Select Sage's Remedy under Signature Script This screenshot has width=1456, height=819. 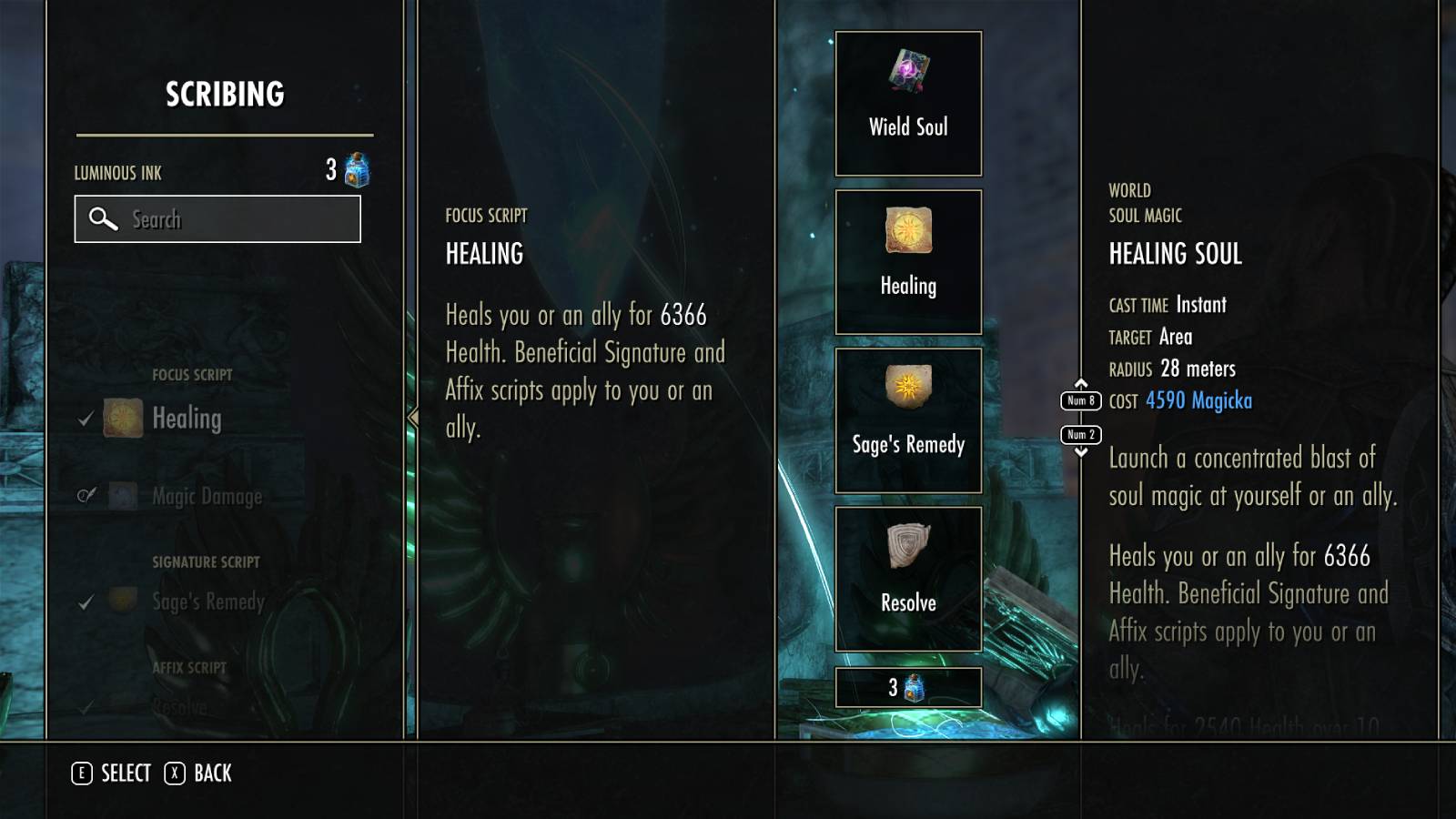pos(202,602)
